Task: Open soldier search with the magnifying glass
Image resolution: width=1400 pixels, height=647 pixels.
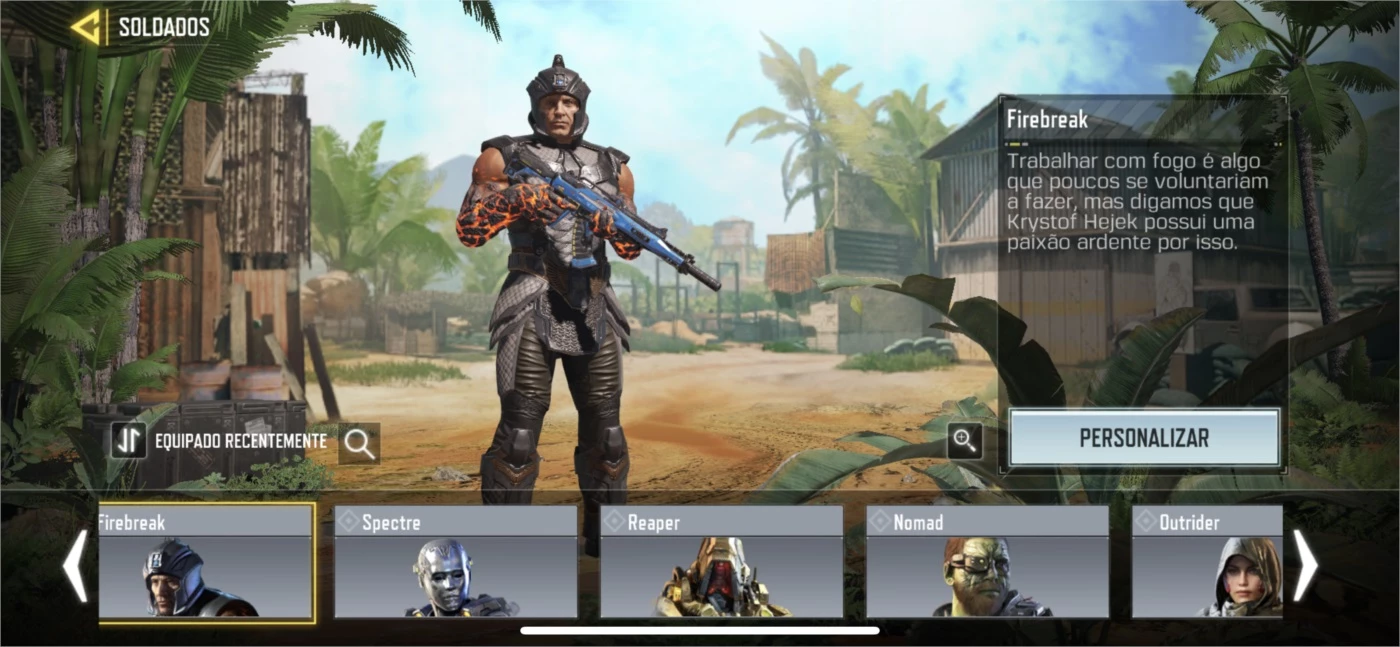Action: [x=359, y=443]
